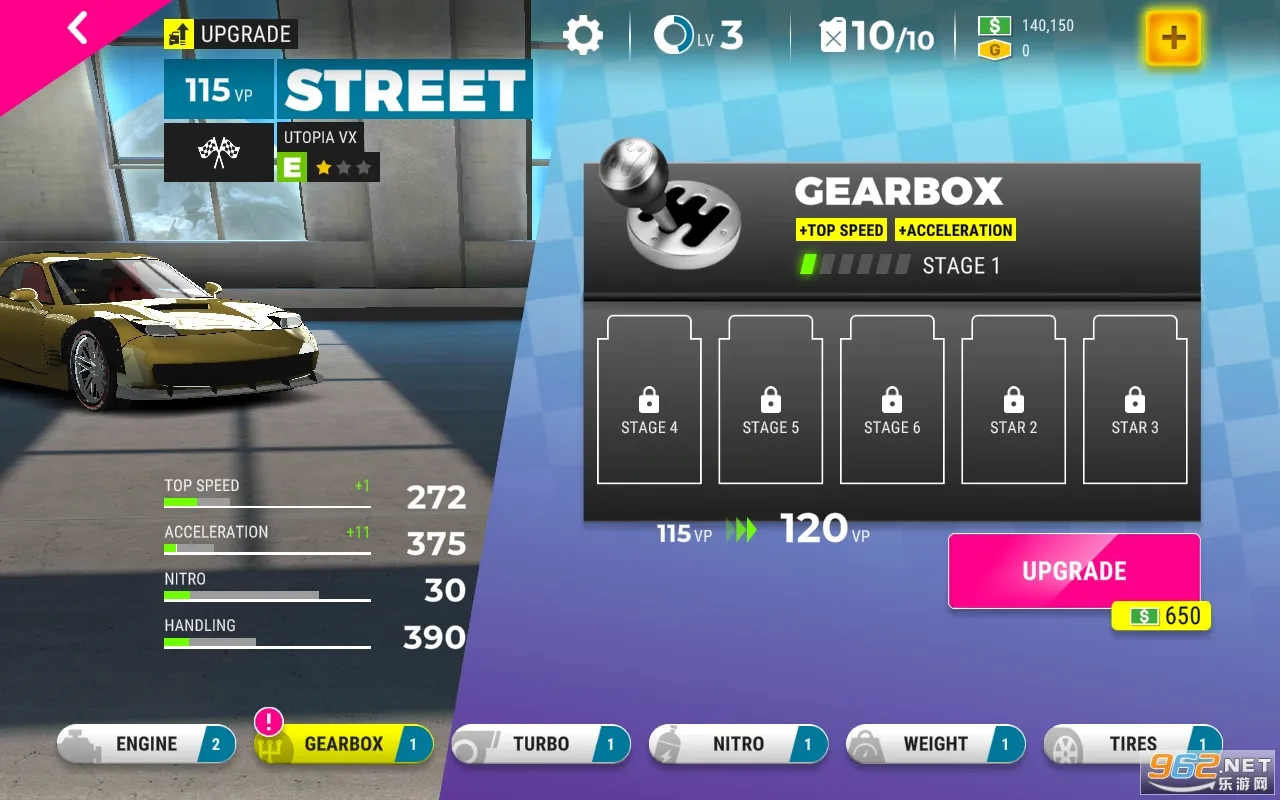
Task: Click the checkered flags career icon
Action: click(218, 152)
